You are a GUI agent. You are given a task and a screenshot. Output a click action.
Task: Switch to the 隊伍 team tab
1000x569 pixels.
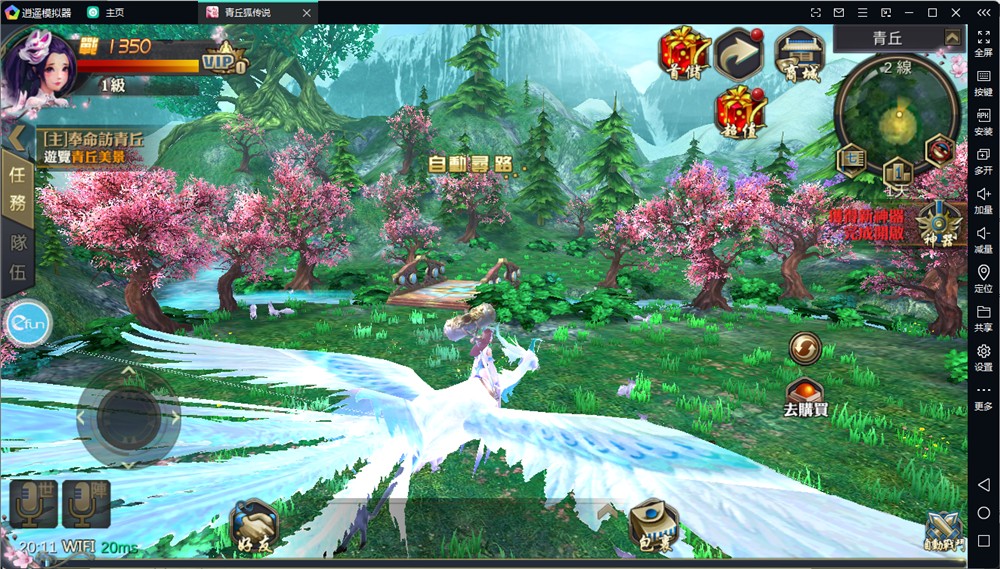click(x=18, y=257)
